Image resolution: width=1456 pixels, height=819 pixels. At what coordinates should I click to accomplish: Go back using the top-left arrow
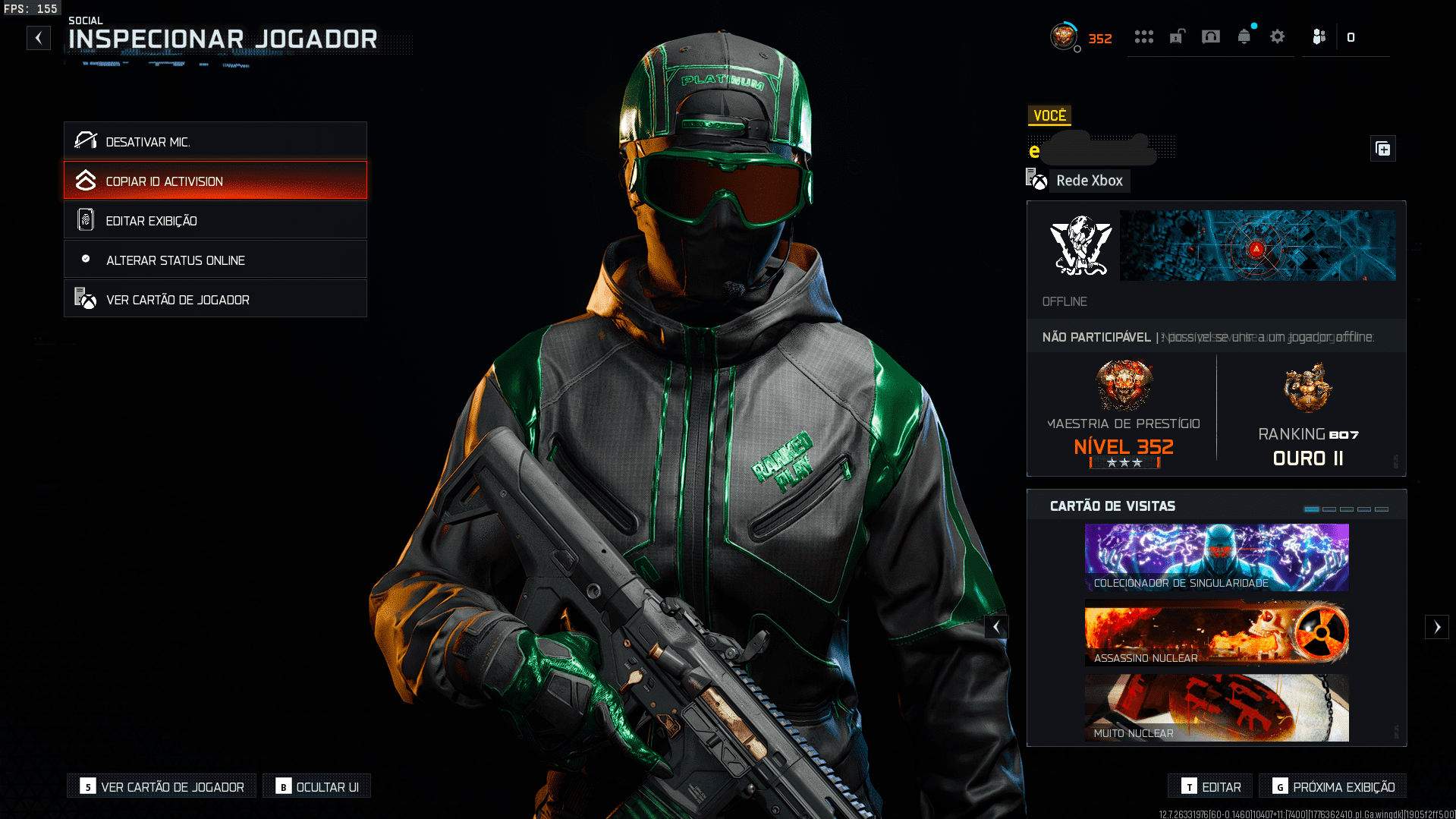pos(39,38)
